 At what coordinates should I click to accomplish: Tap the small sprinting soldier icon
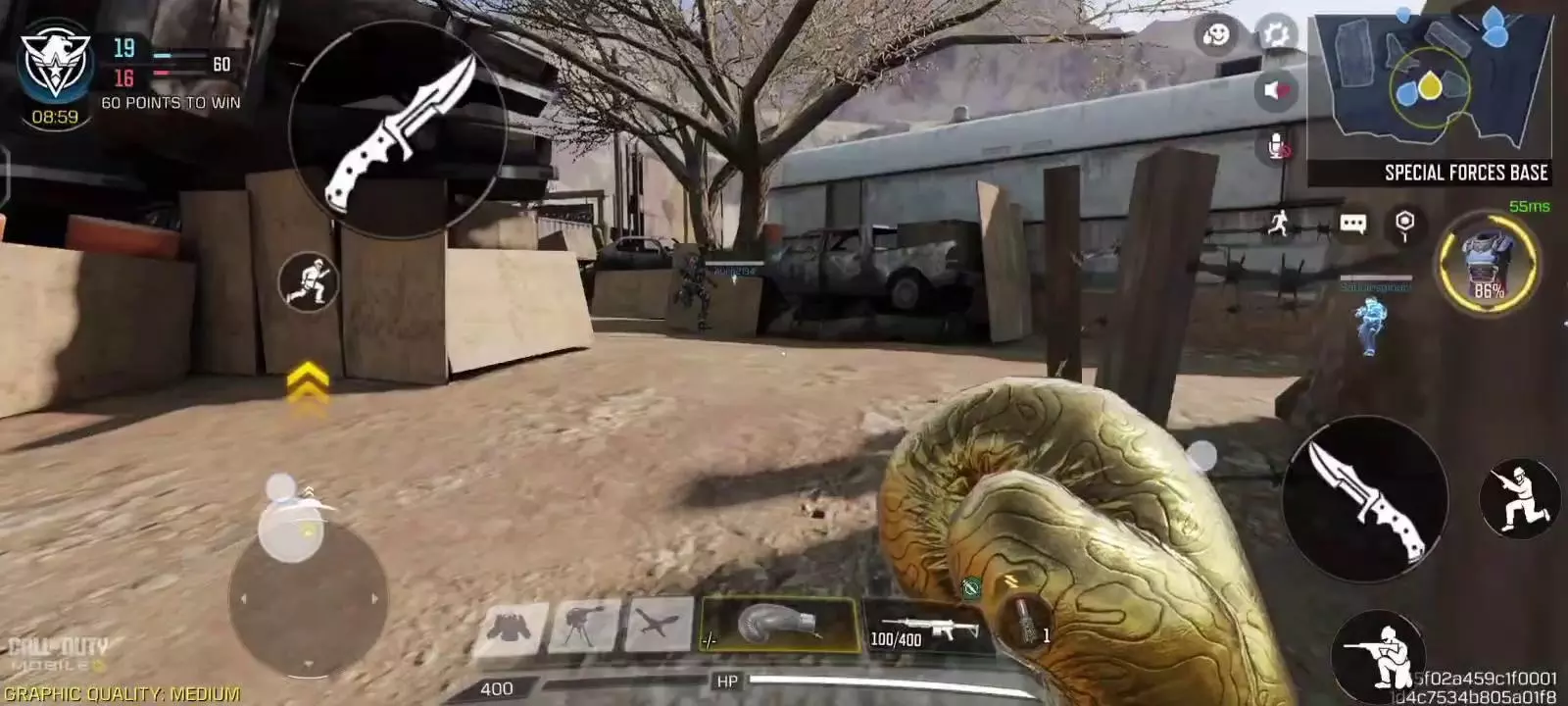tap(308, 282)
